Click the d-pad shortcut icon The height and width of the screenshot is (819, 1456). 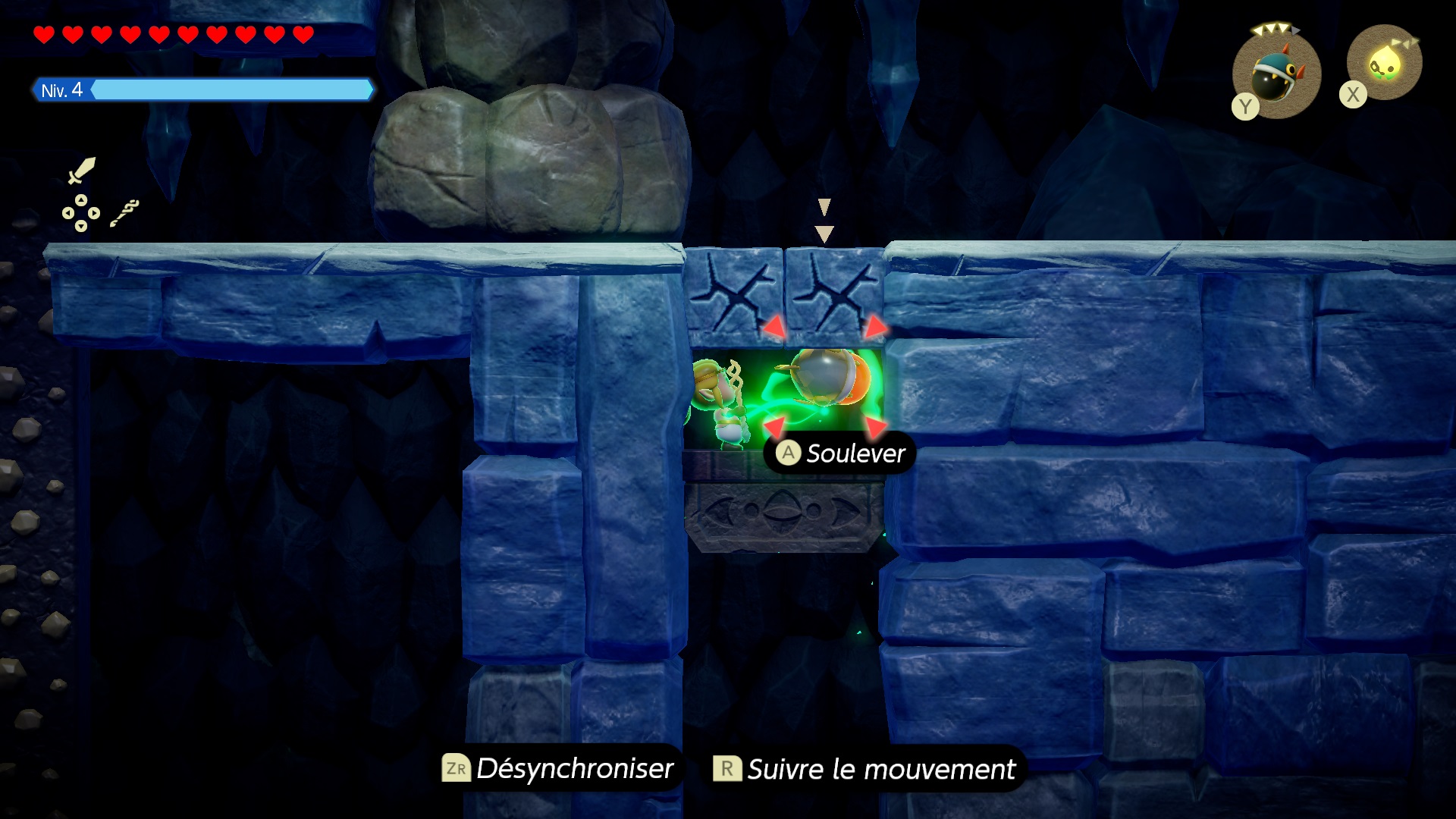(80, 213)
